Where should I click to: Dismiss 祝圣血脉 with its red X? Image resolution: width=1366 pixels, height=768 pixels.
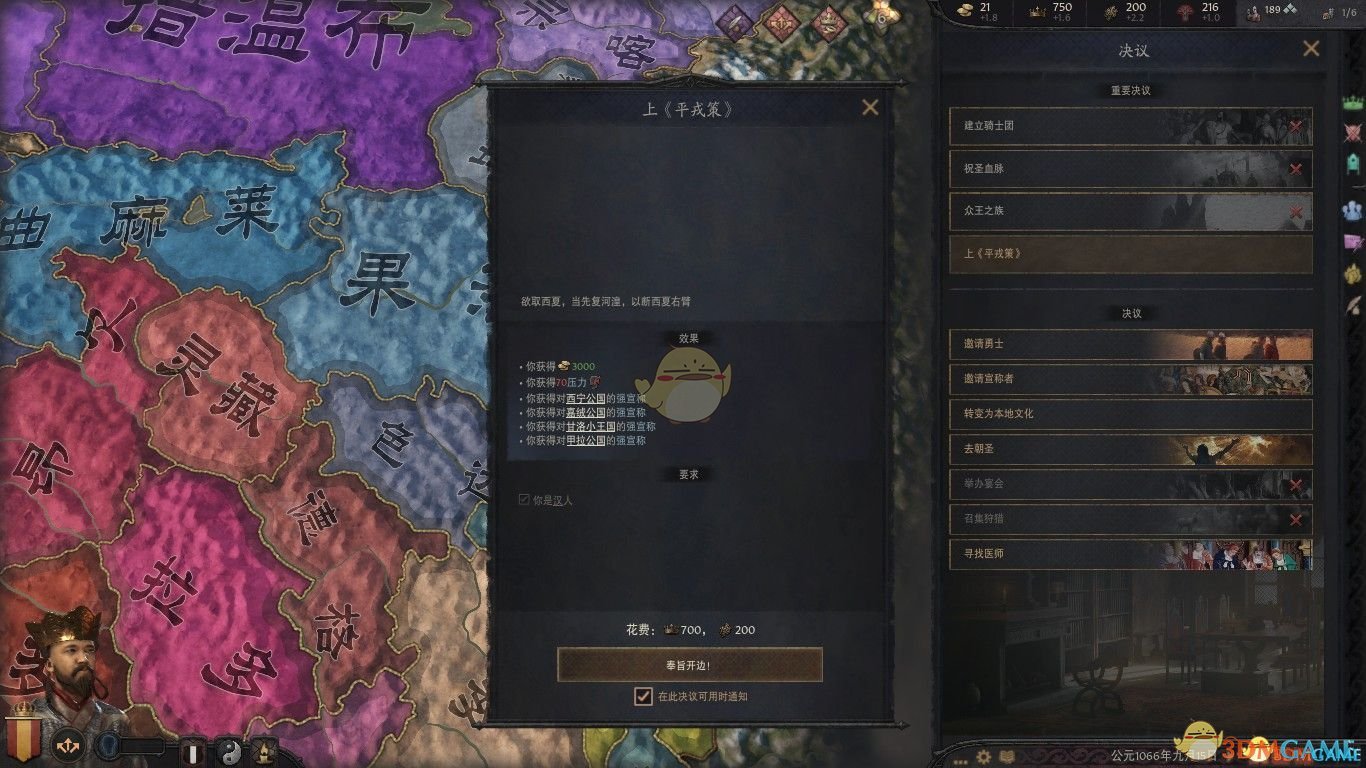click(1297, 170)
